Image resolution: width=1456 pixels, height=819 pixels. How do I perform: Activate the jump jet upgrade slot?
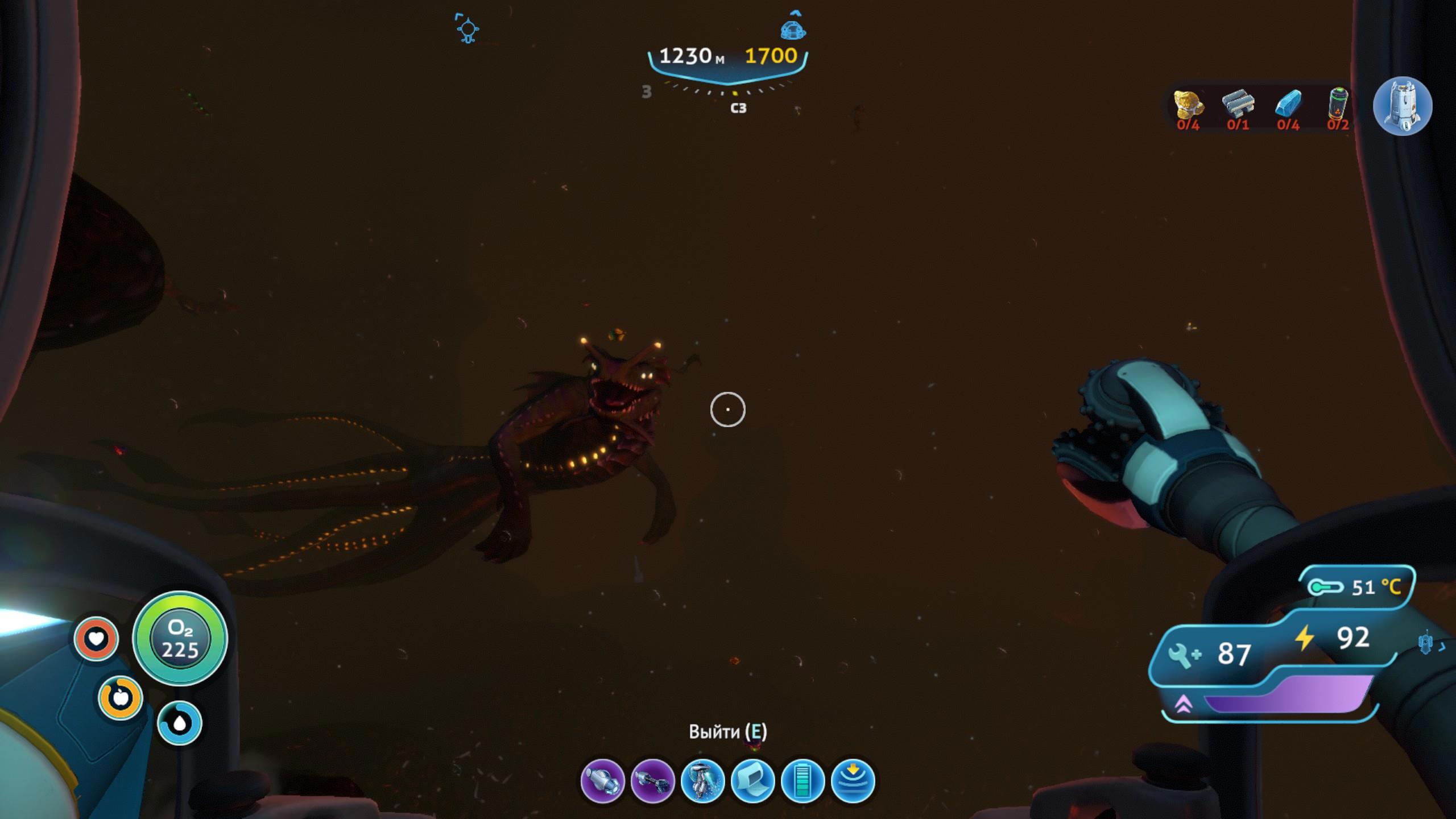pyautogui.click(x=702, y=781)
